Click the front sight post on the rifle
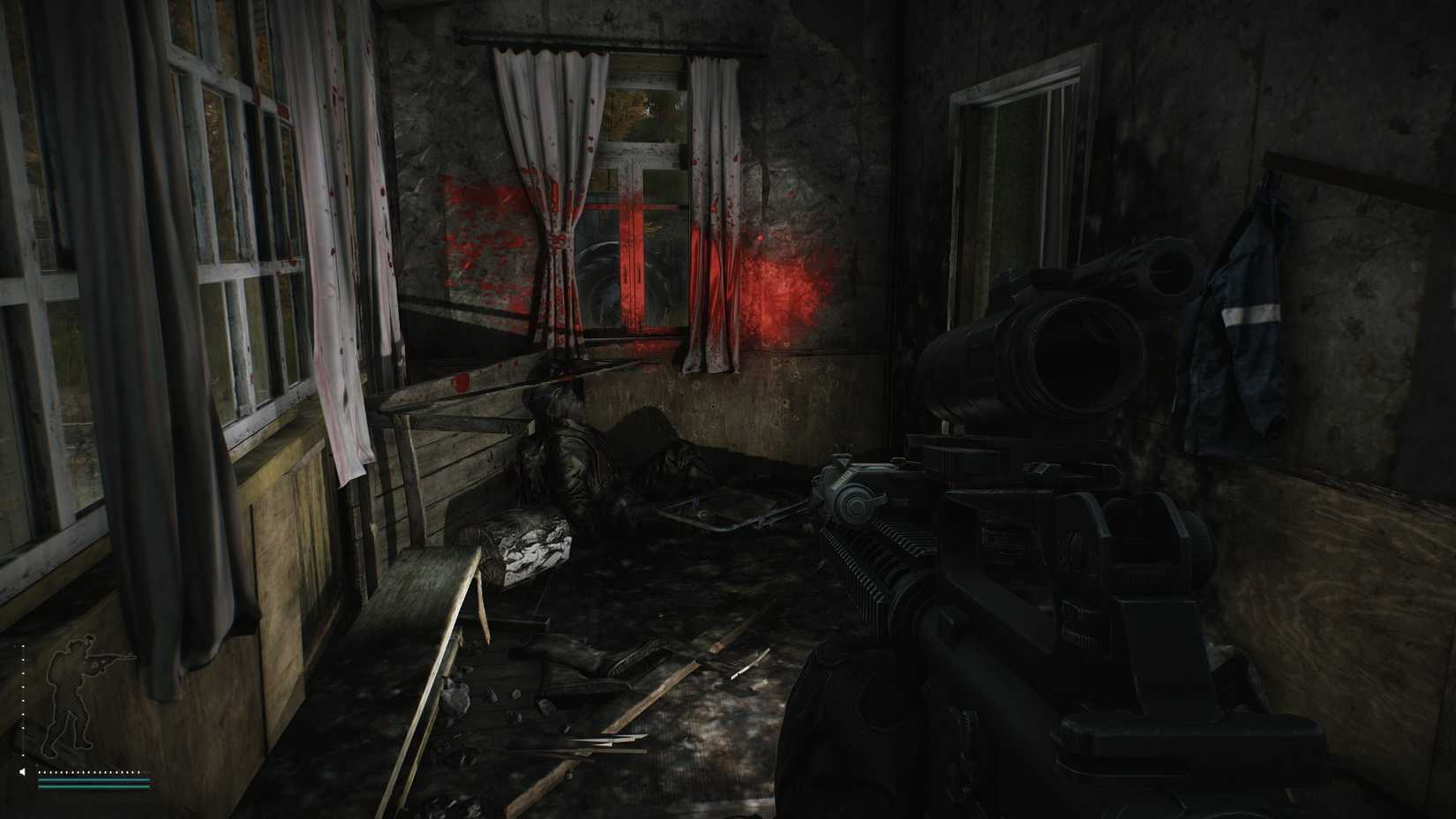The width and height of the screenshot is (1456, 819). point(841,448)
